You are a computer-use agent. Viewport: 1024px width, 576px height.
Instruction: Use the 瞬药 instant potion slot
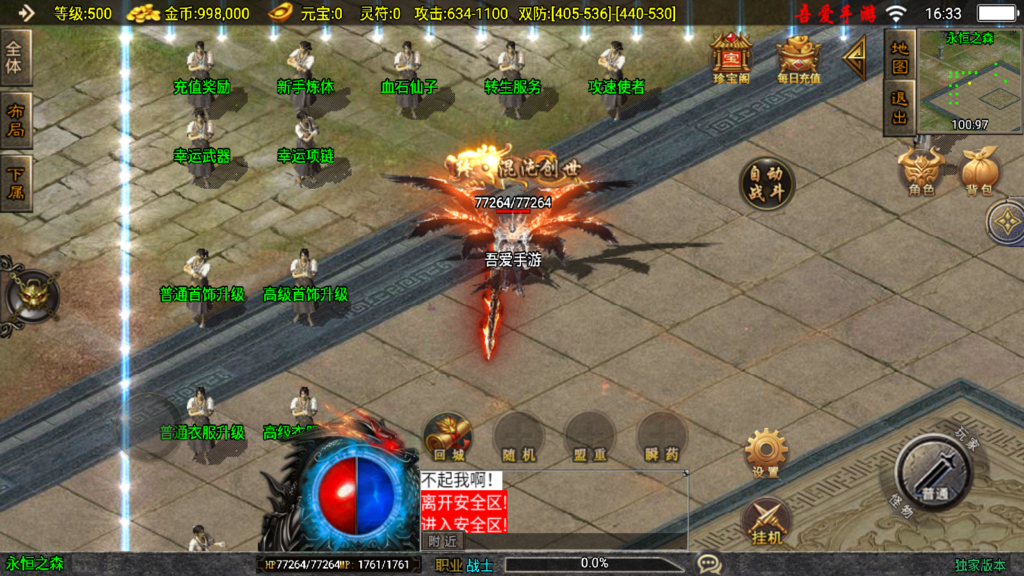coord(661,438)
